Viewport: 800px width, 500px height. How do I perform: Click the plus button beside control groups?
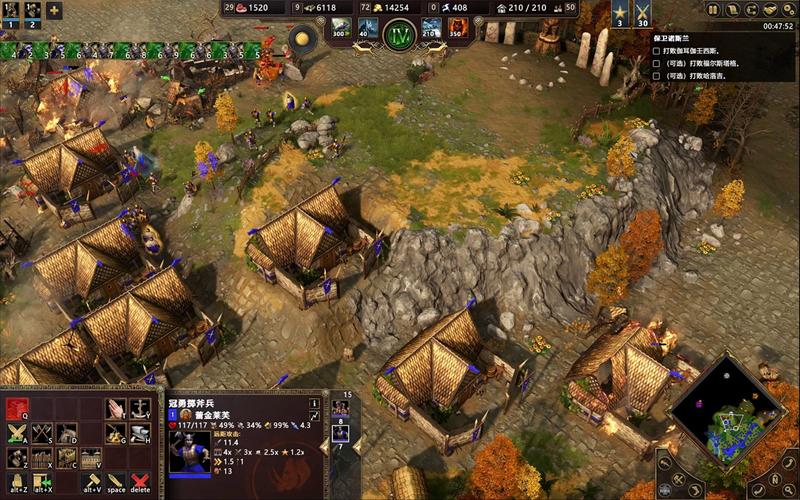click(54, 11)
